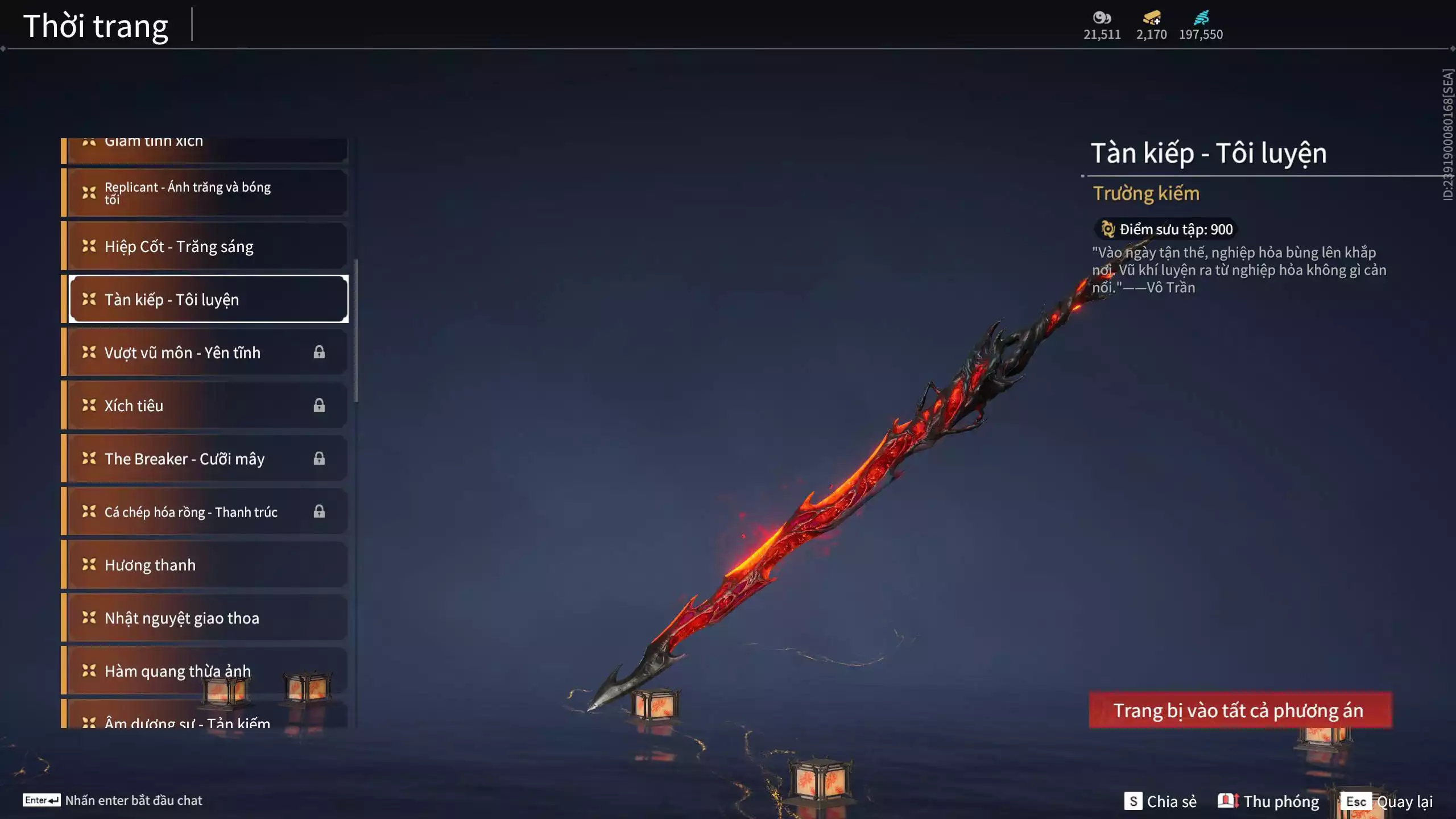Select Nhật nguyệt giao thoa skin
The image size is (1456, 819).
pos(205,618)
